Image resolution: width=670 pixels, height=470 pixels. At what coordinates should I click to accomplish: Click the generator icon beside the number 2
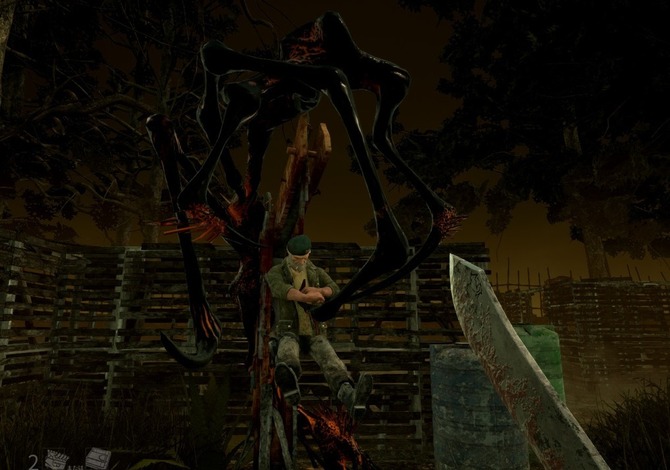point(56,459)
